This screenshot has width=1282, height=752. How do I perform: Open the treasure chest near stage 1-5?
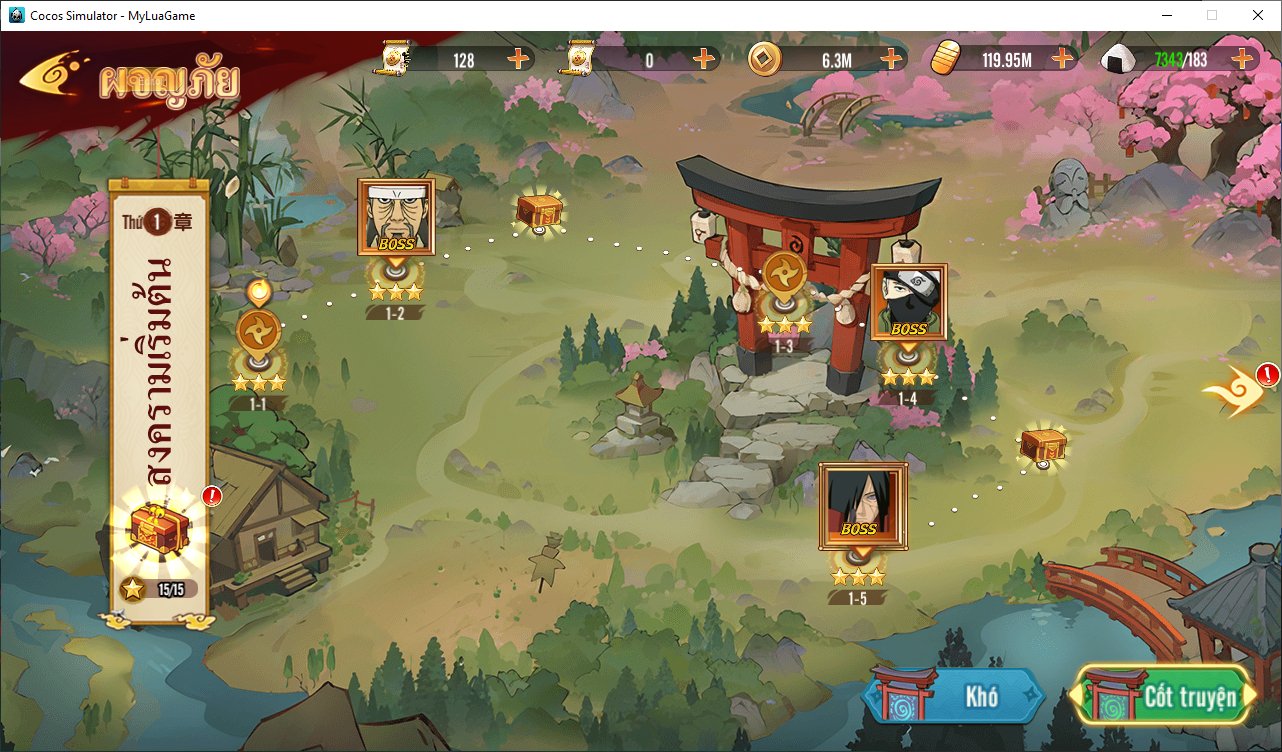1043,445
